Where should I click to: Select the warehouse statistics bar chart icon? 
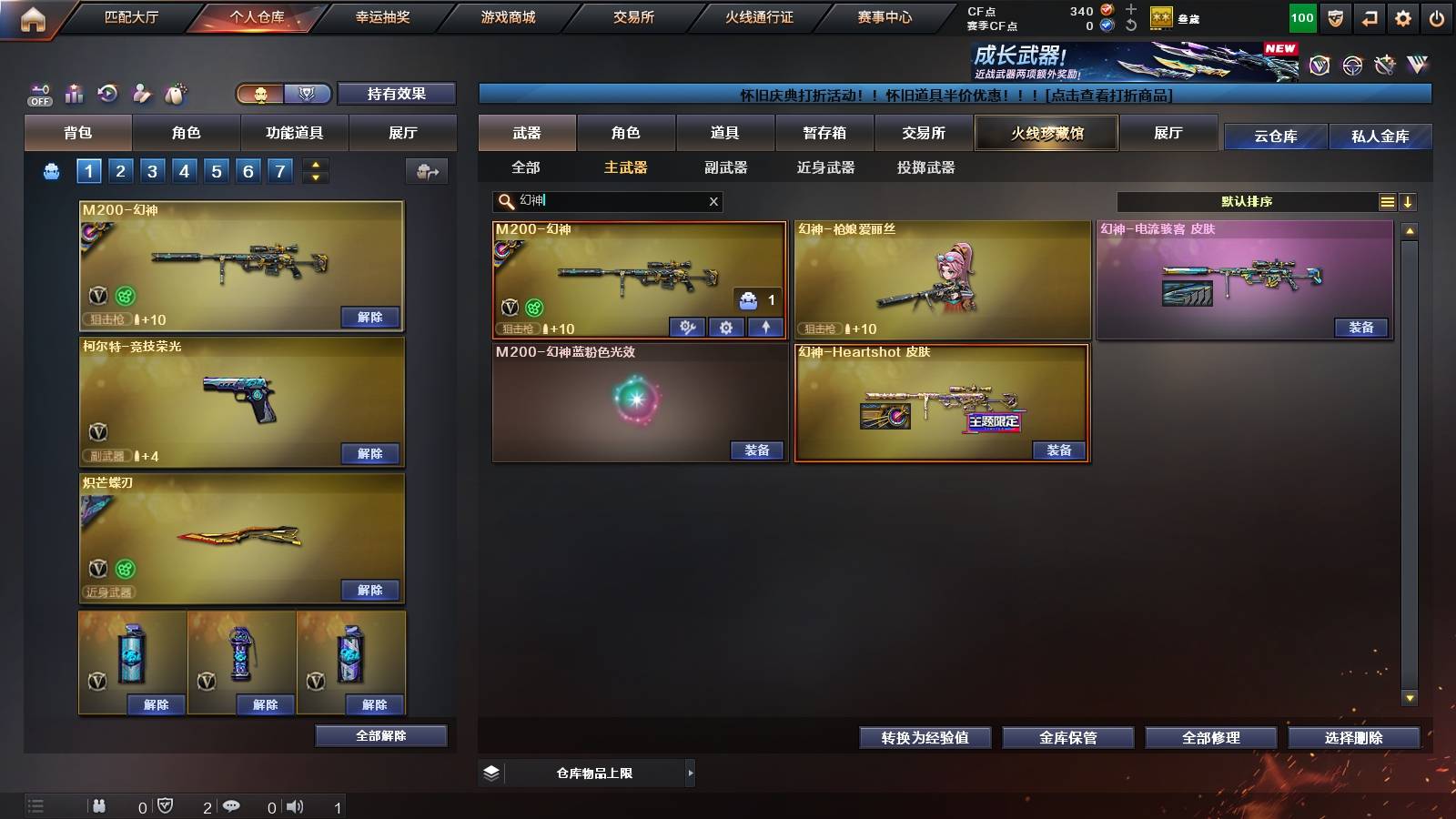(74, 93)
